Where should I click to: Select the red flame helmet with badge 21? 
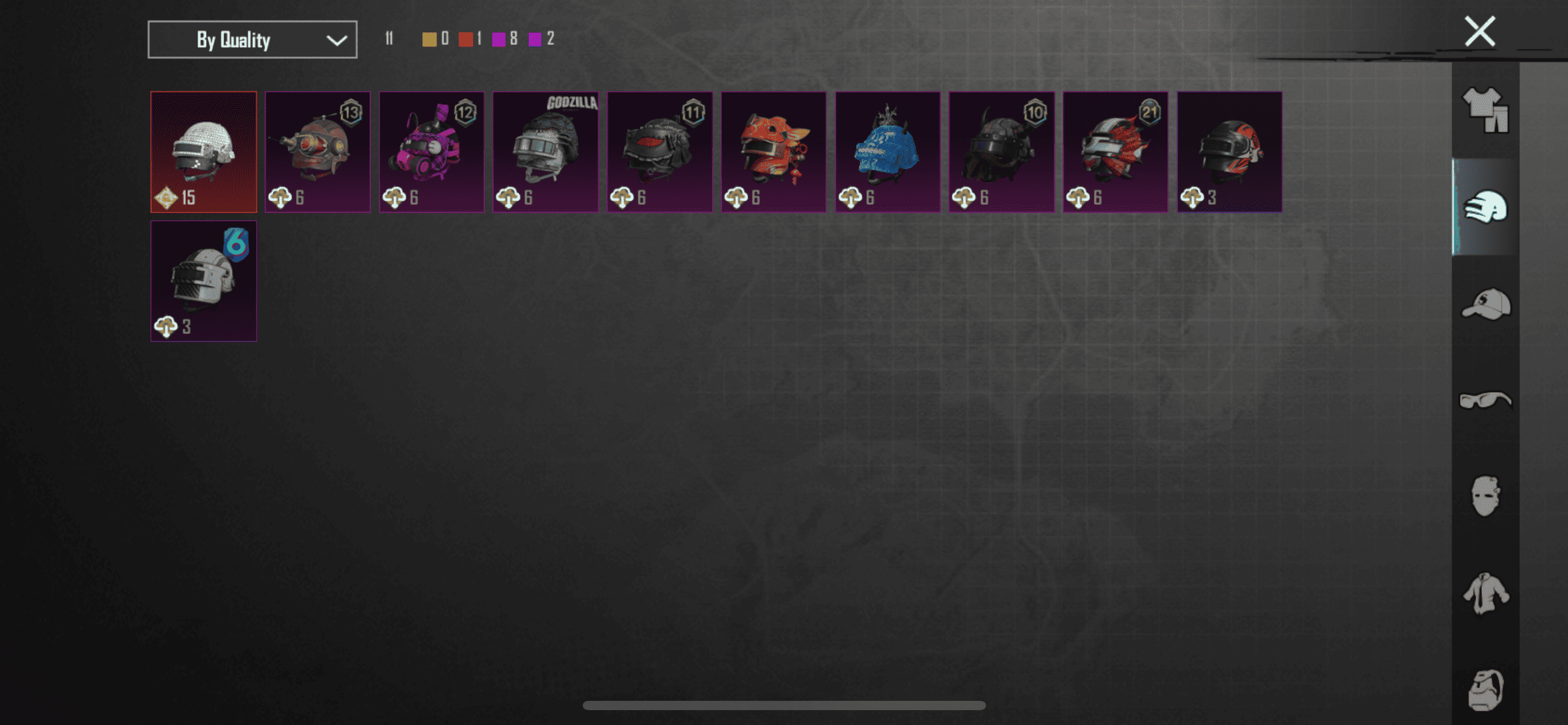coord(1115,152)
